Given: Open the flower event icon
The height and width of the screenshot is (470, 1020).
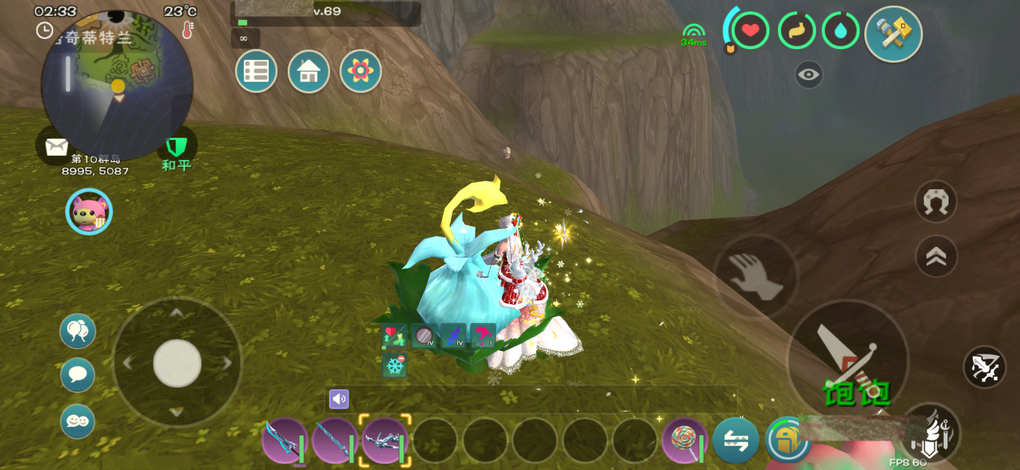Looking at the screenshot, I should [361, 71].
